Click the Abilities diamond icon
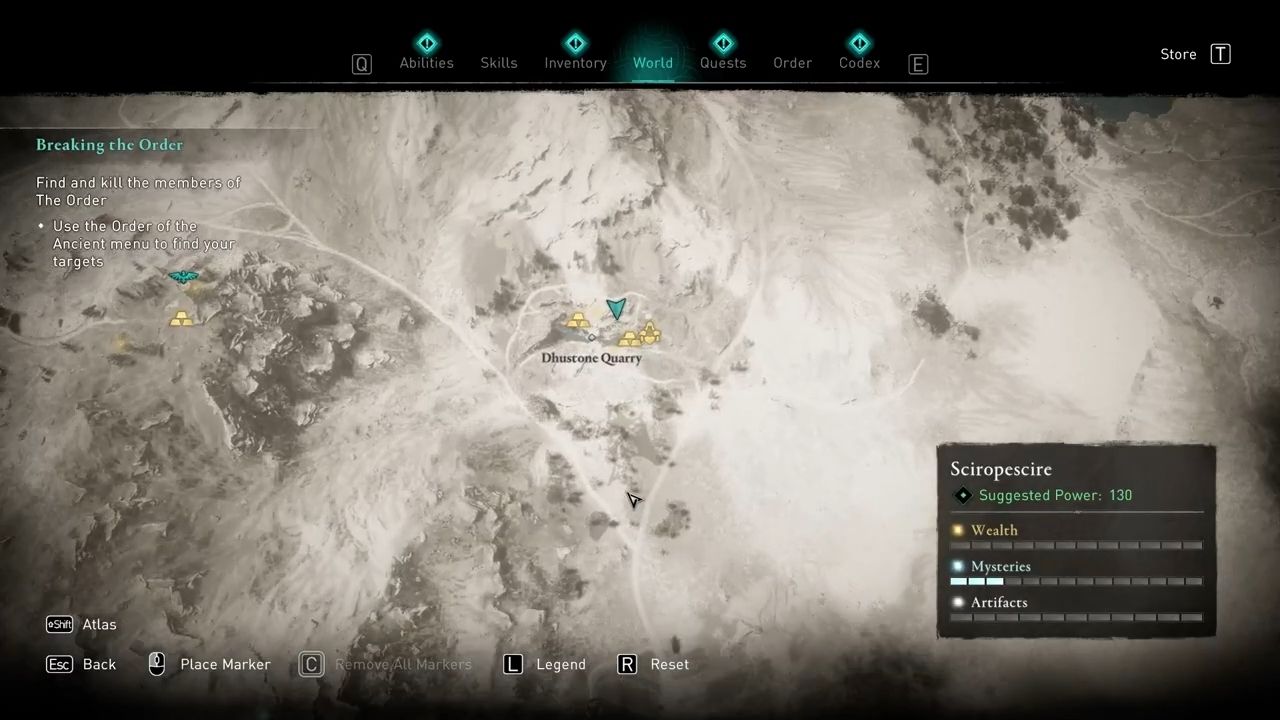The width and height of the screenshot is (1280, 720). 427,43
